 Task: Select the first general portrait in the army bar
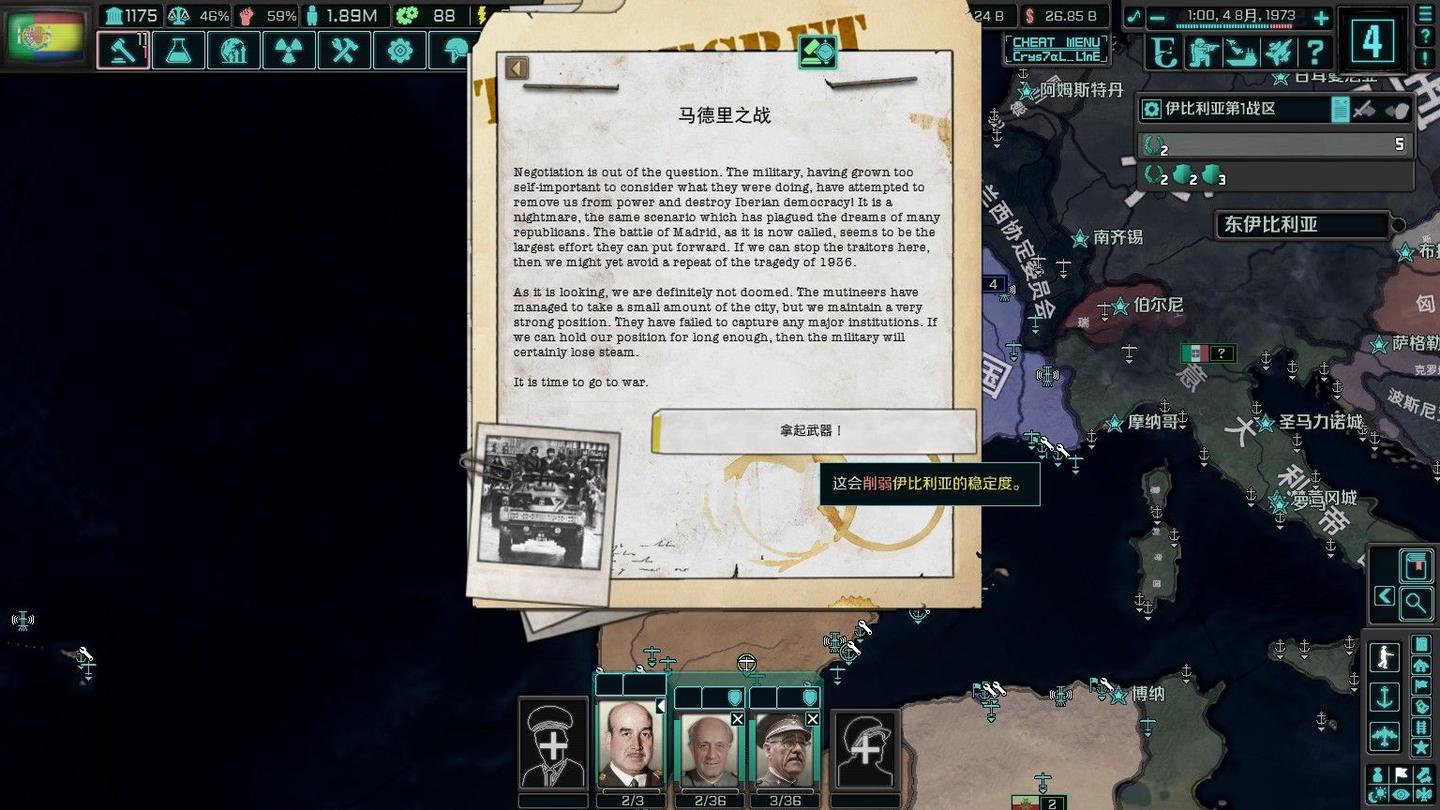tap(630, 745)
